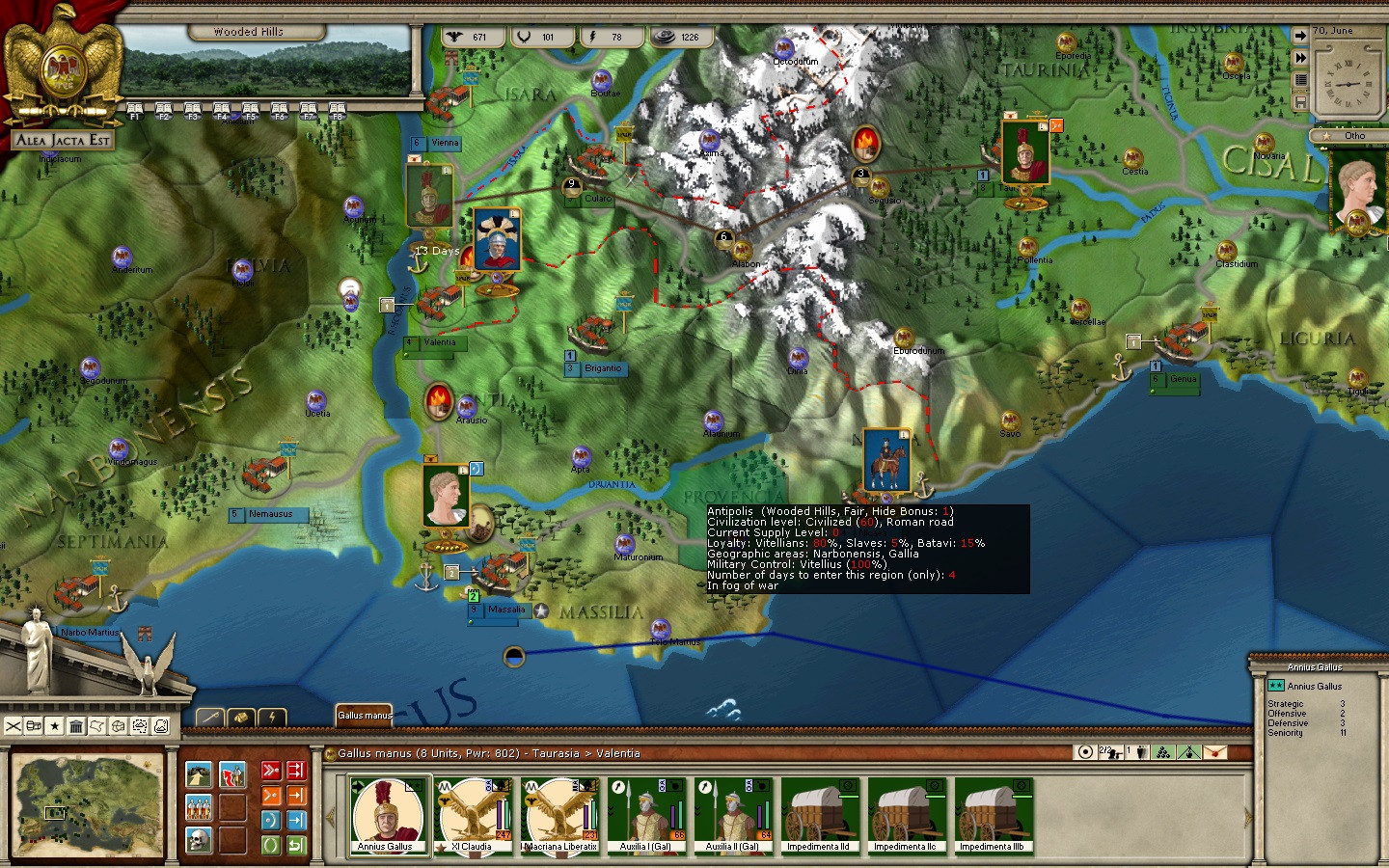Click the Europe minimap
This screenshot has width=1389, height=868.
tap(87, 804)
